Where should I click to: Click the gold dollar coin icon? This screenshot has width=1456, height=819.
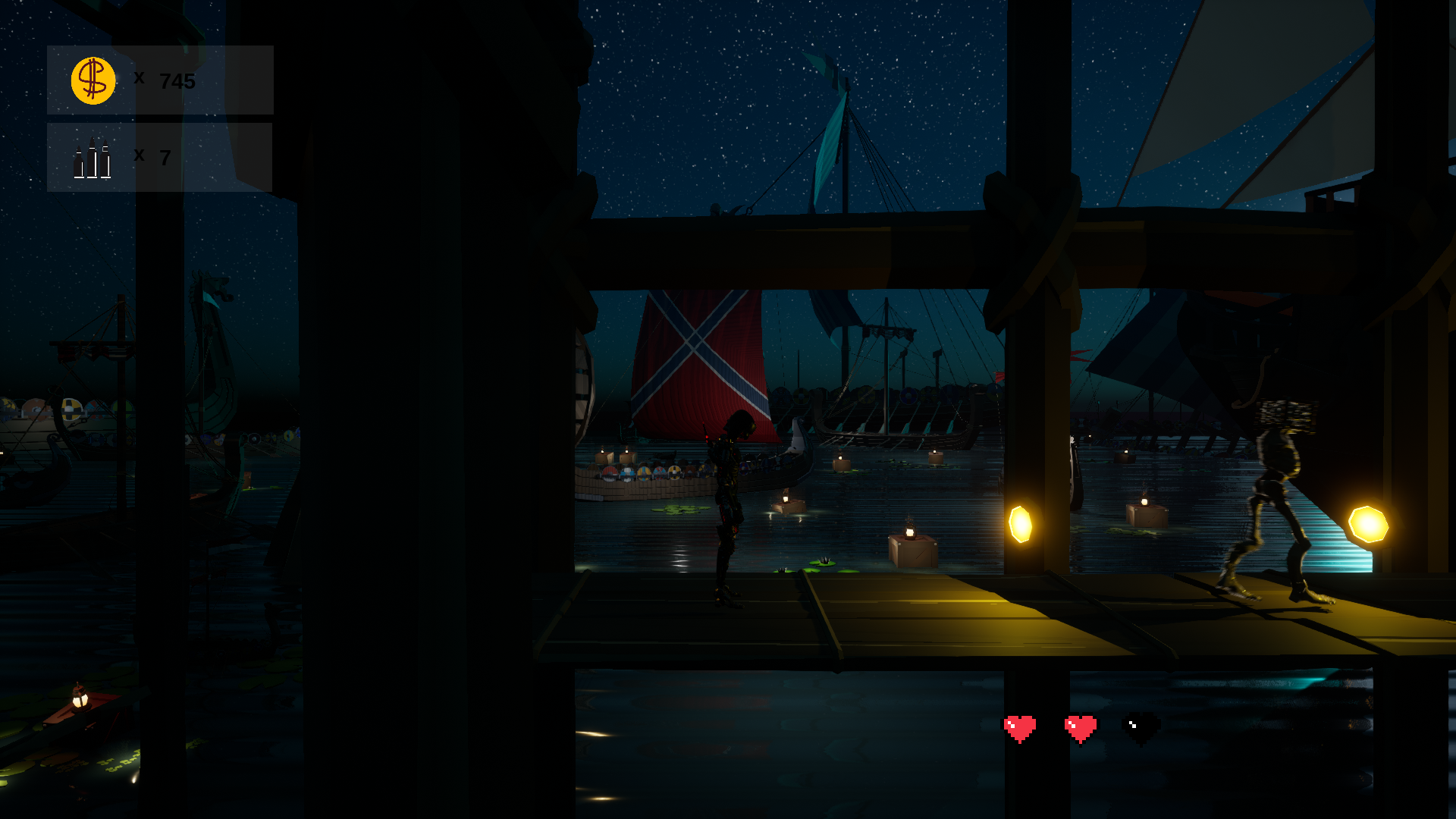(x=93, y=80)
